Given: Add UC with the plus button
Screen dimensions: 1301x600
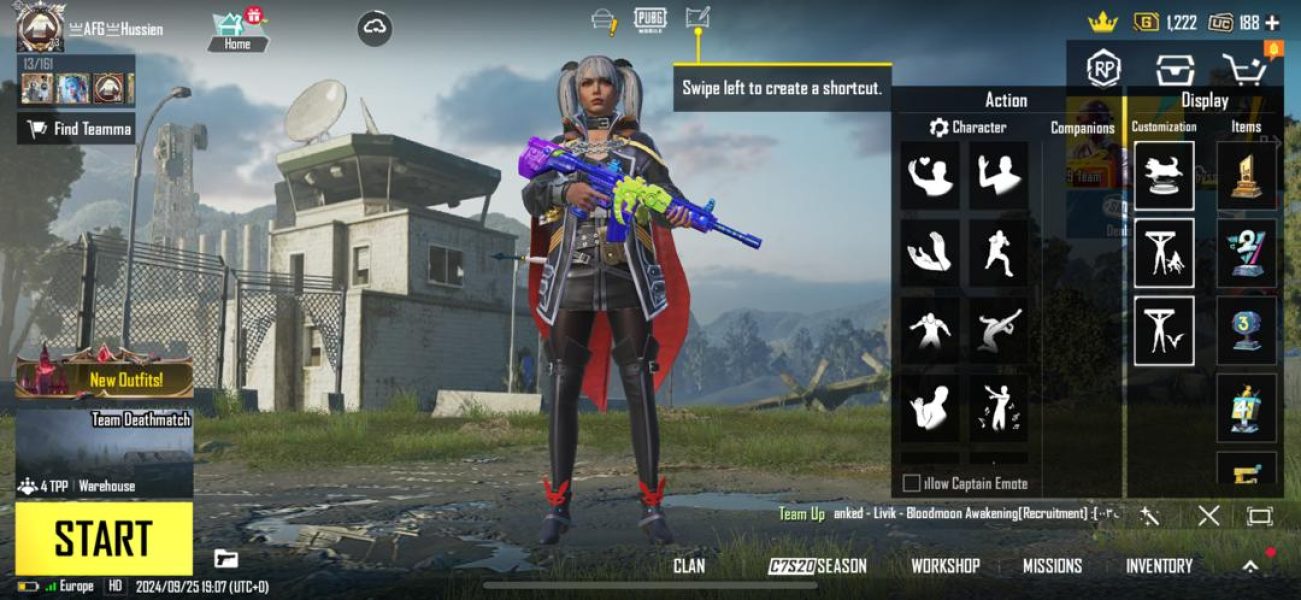Looking at the screenshot, I should point(1272,22).
